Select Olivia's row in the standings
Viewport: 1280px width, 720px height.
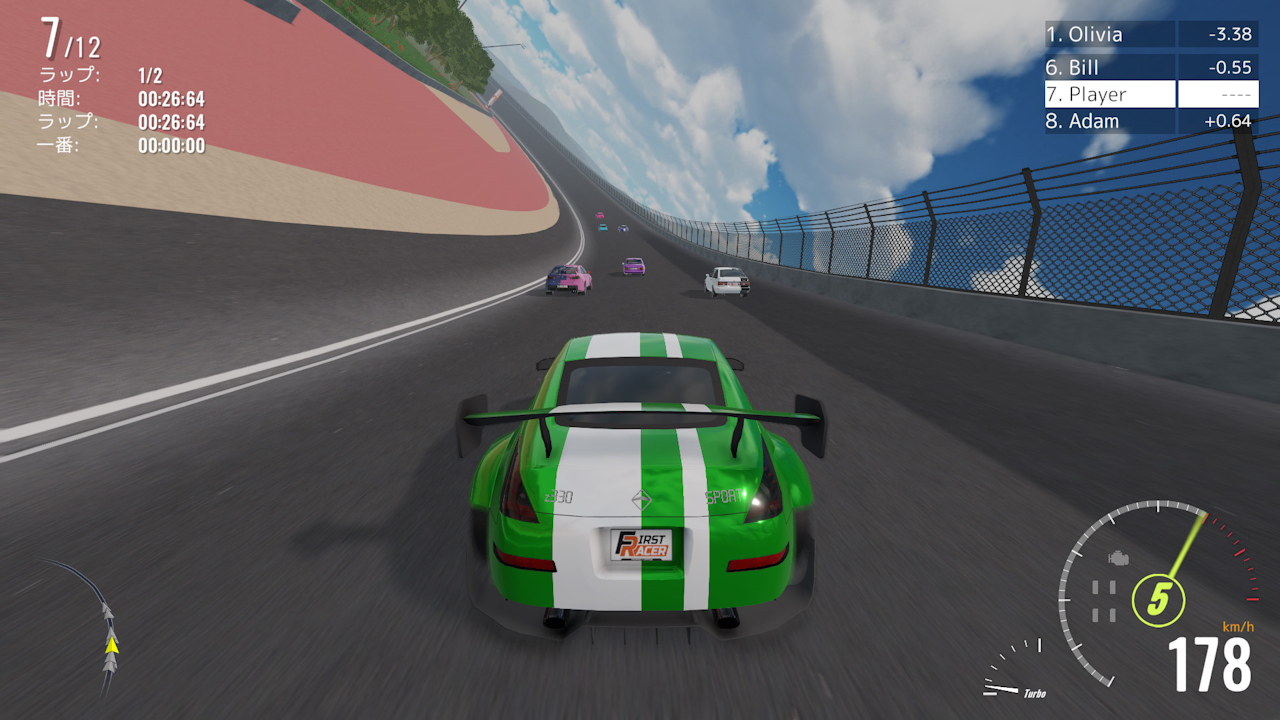pos(1150,34)
